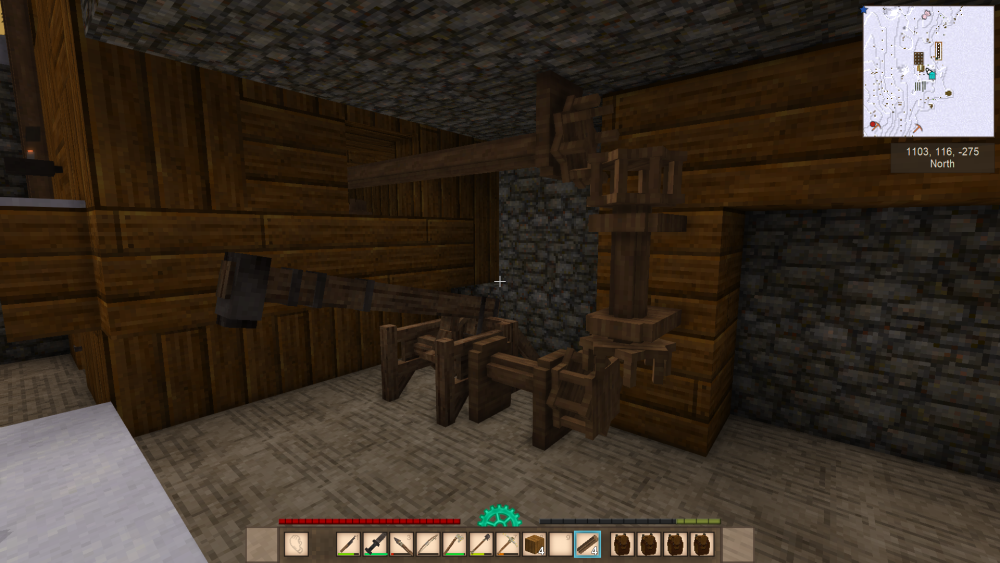Select the dark sword hotbar slot

(x=375, y=544)
